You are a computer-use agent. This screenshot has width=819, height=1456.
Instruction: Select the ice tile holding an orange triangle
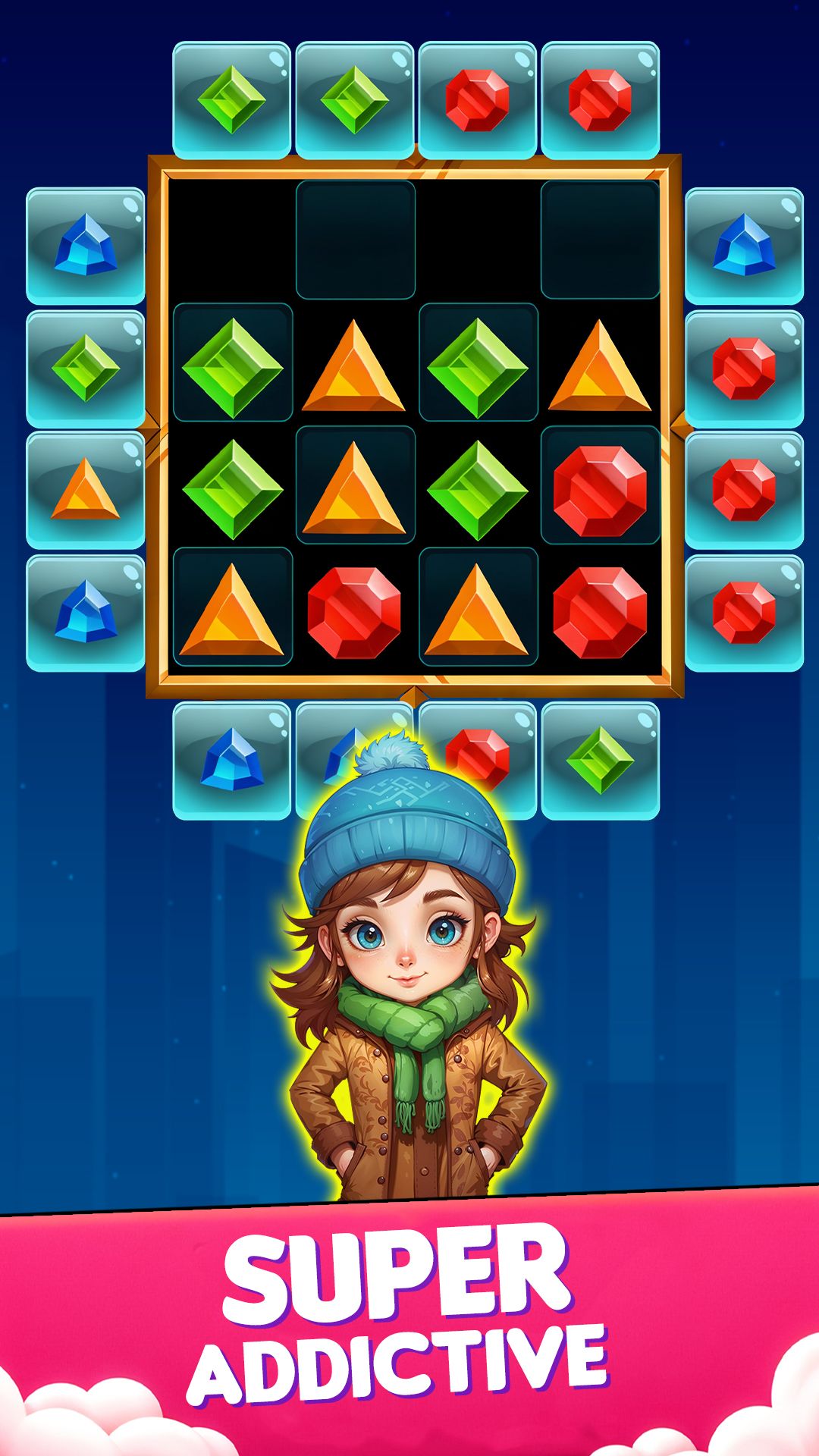pyautogui.click(x=86, y=490)
